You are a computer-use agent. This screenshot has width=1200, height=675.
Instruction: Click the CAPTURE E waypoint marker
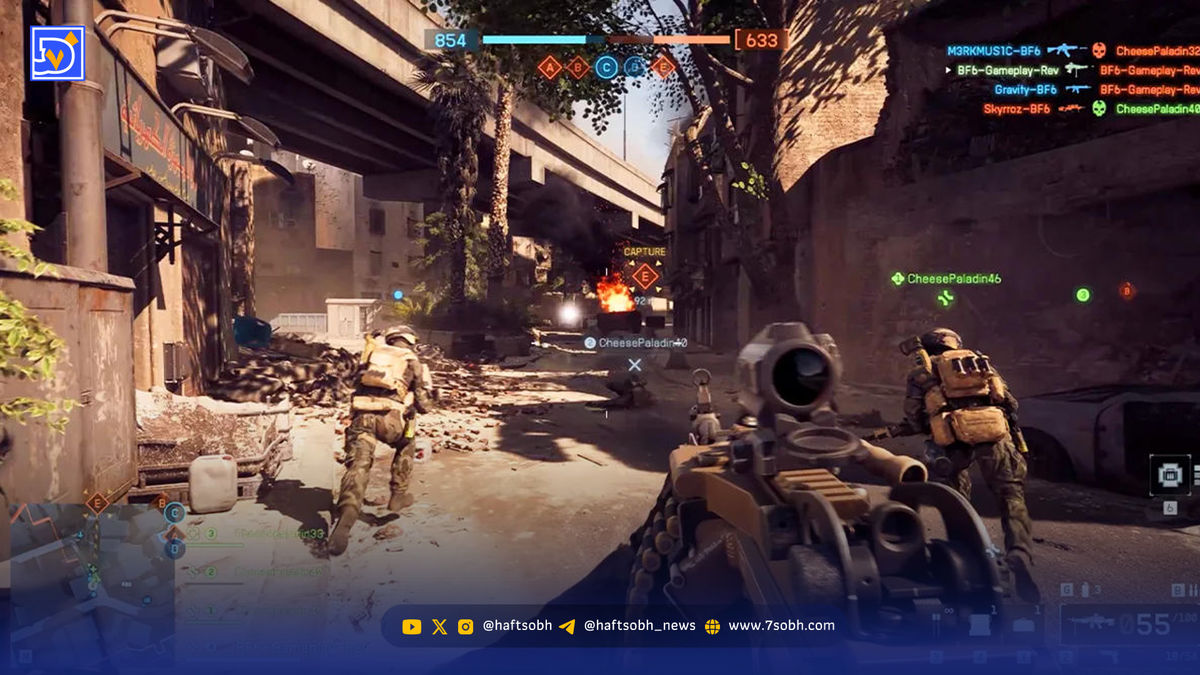[645, 275]
